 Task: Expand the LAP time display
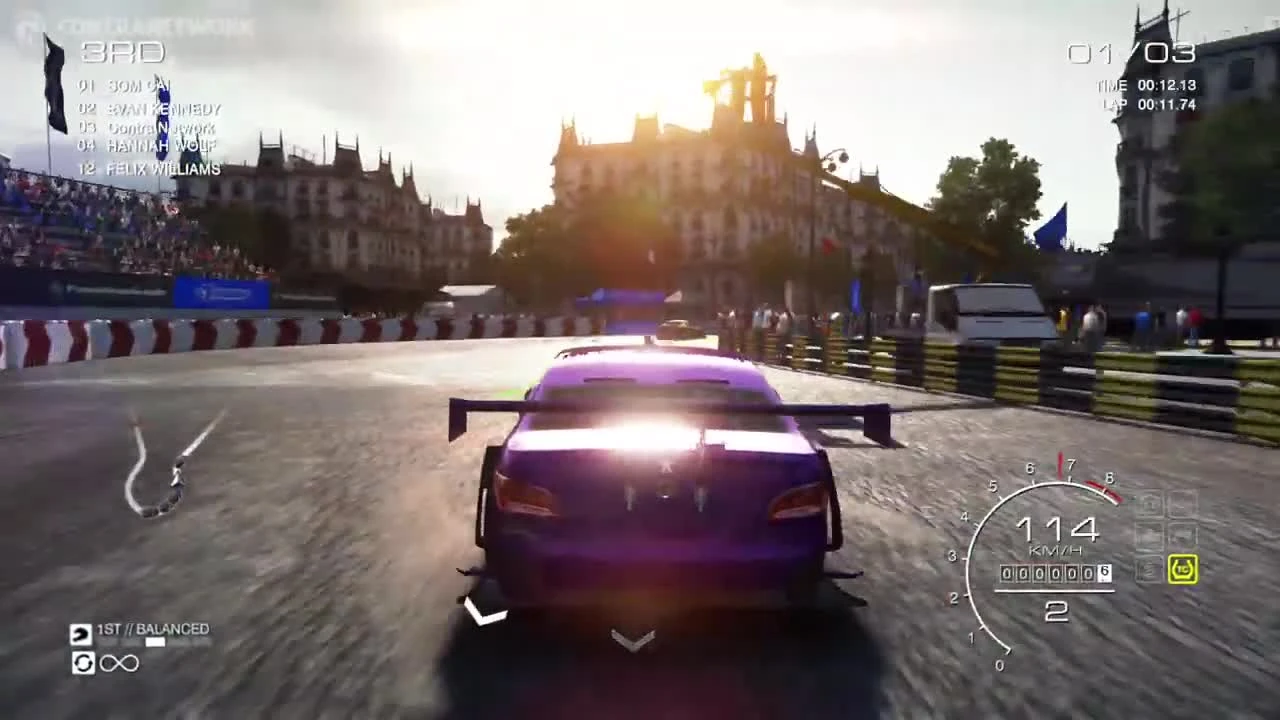pyautogui.click(x=1150, y=103)
